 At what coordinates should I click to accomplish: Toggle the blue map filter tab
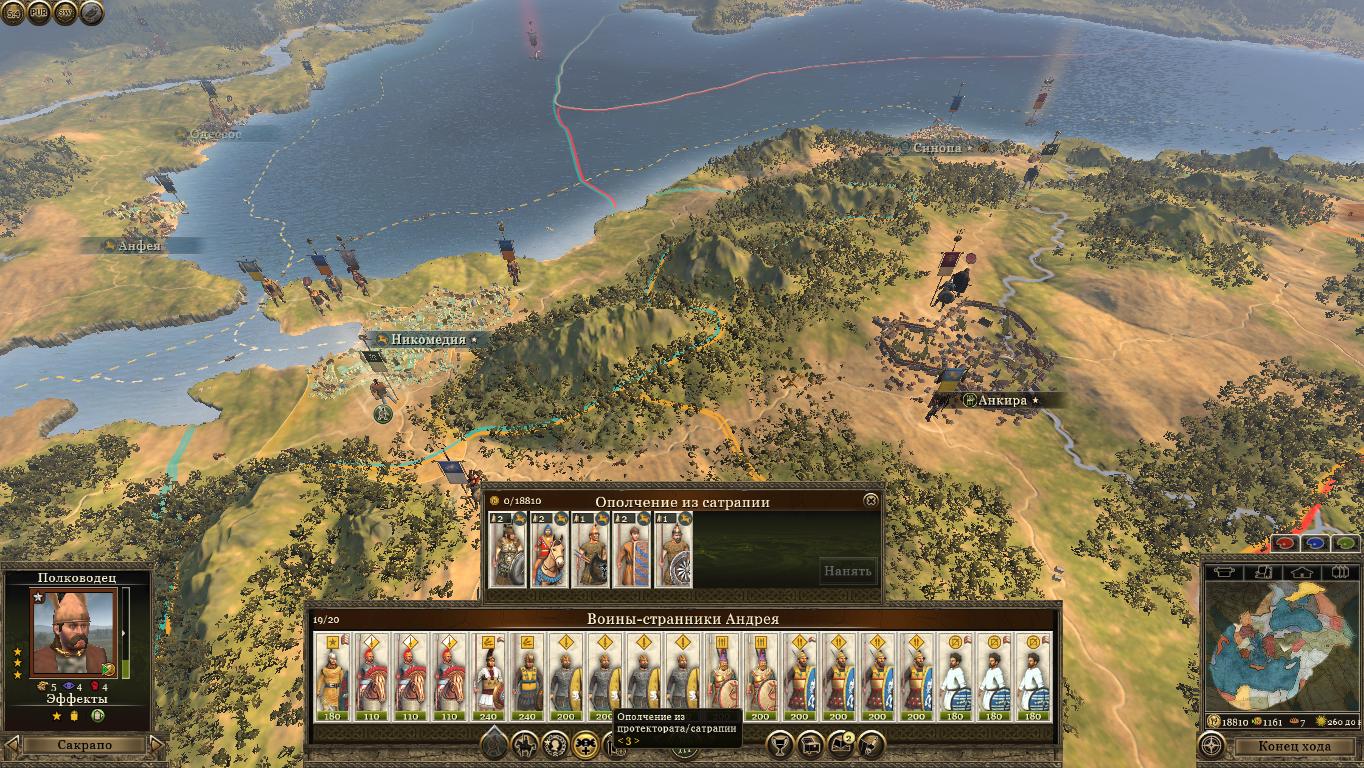(1316, 544)
